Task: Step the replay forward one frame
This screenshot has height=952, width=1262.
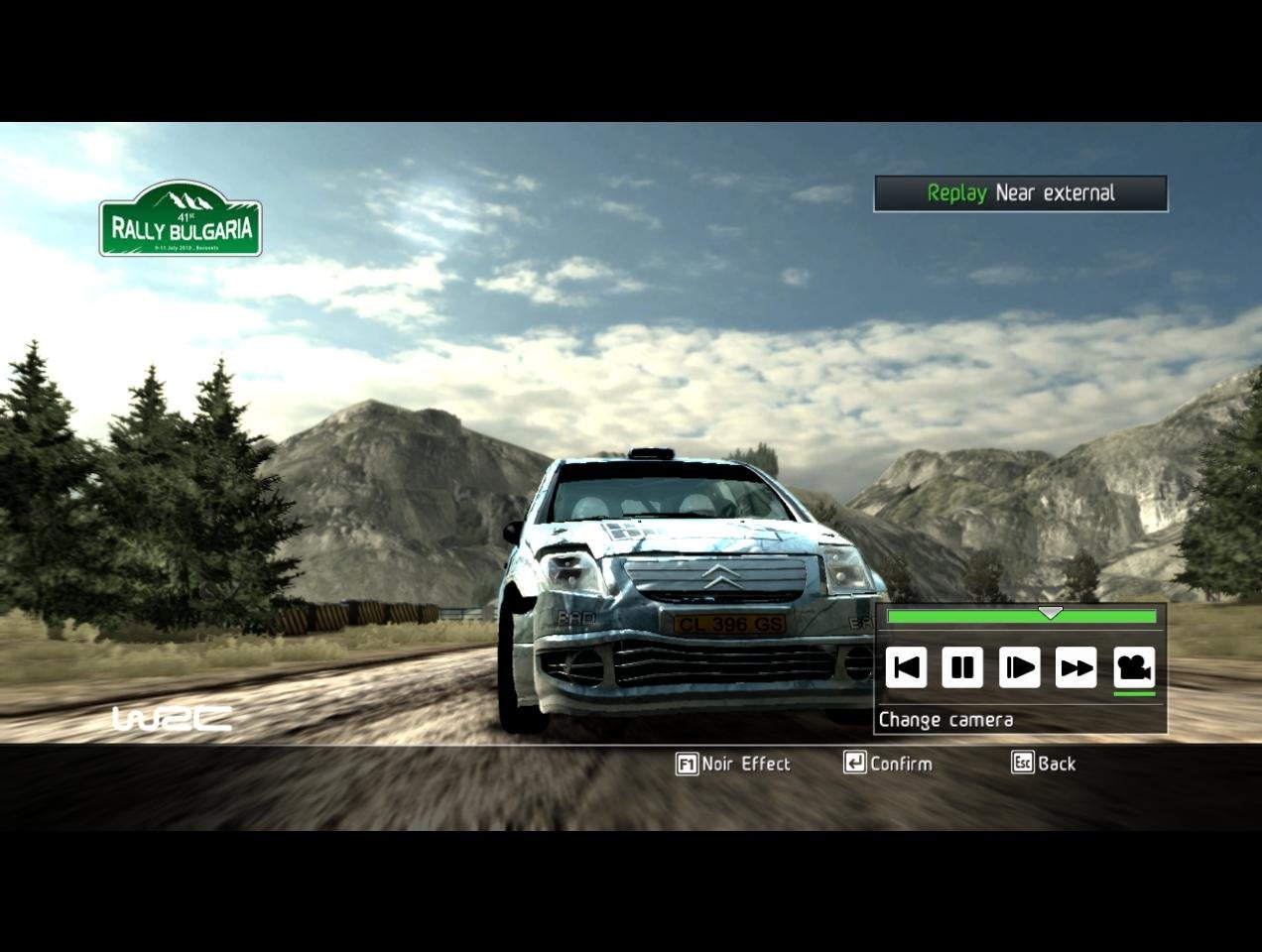Action: coord(1019,667)
